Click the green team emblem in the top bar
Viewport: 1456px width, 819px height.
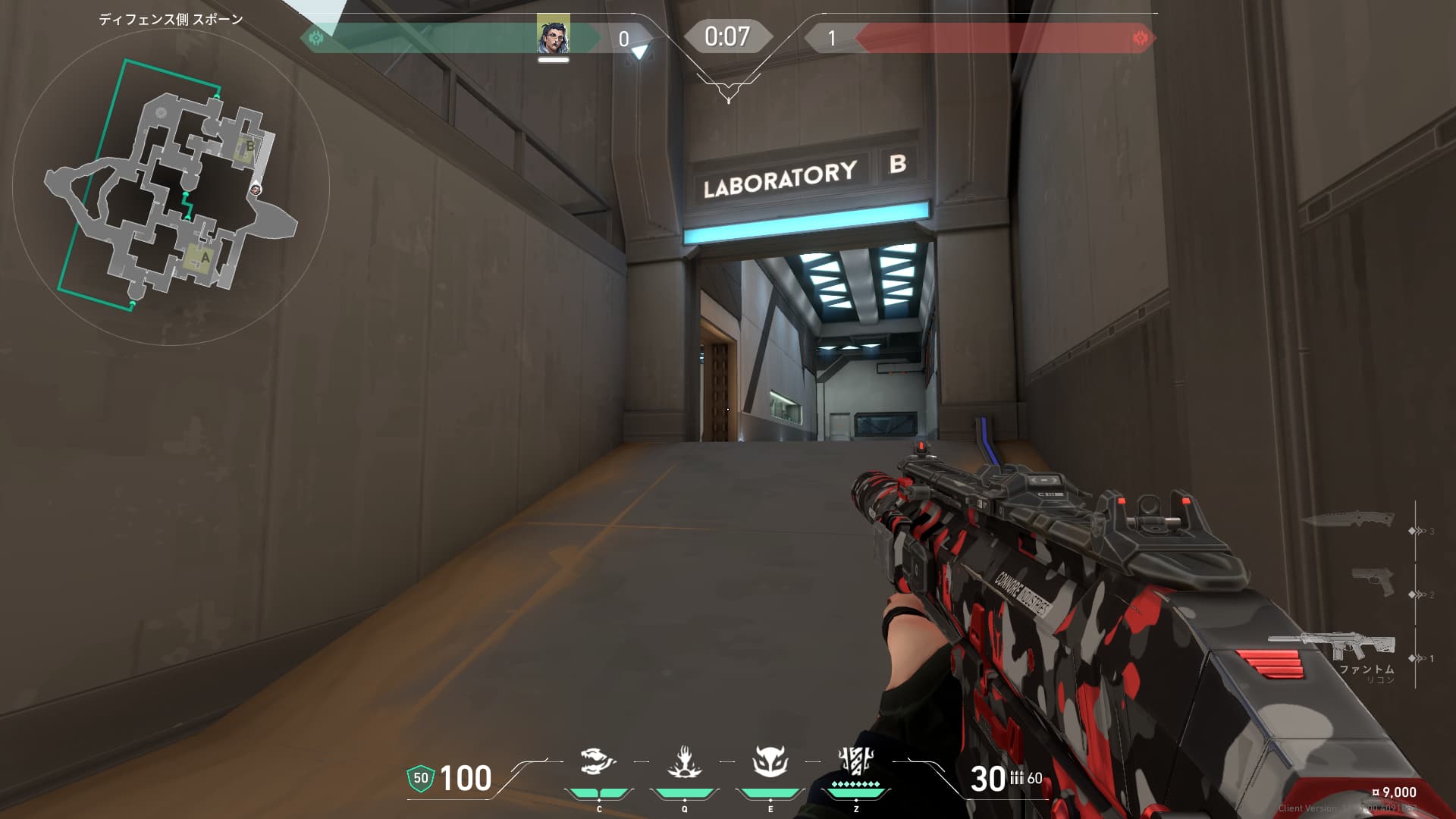316,37
